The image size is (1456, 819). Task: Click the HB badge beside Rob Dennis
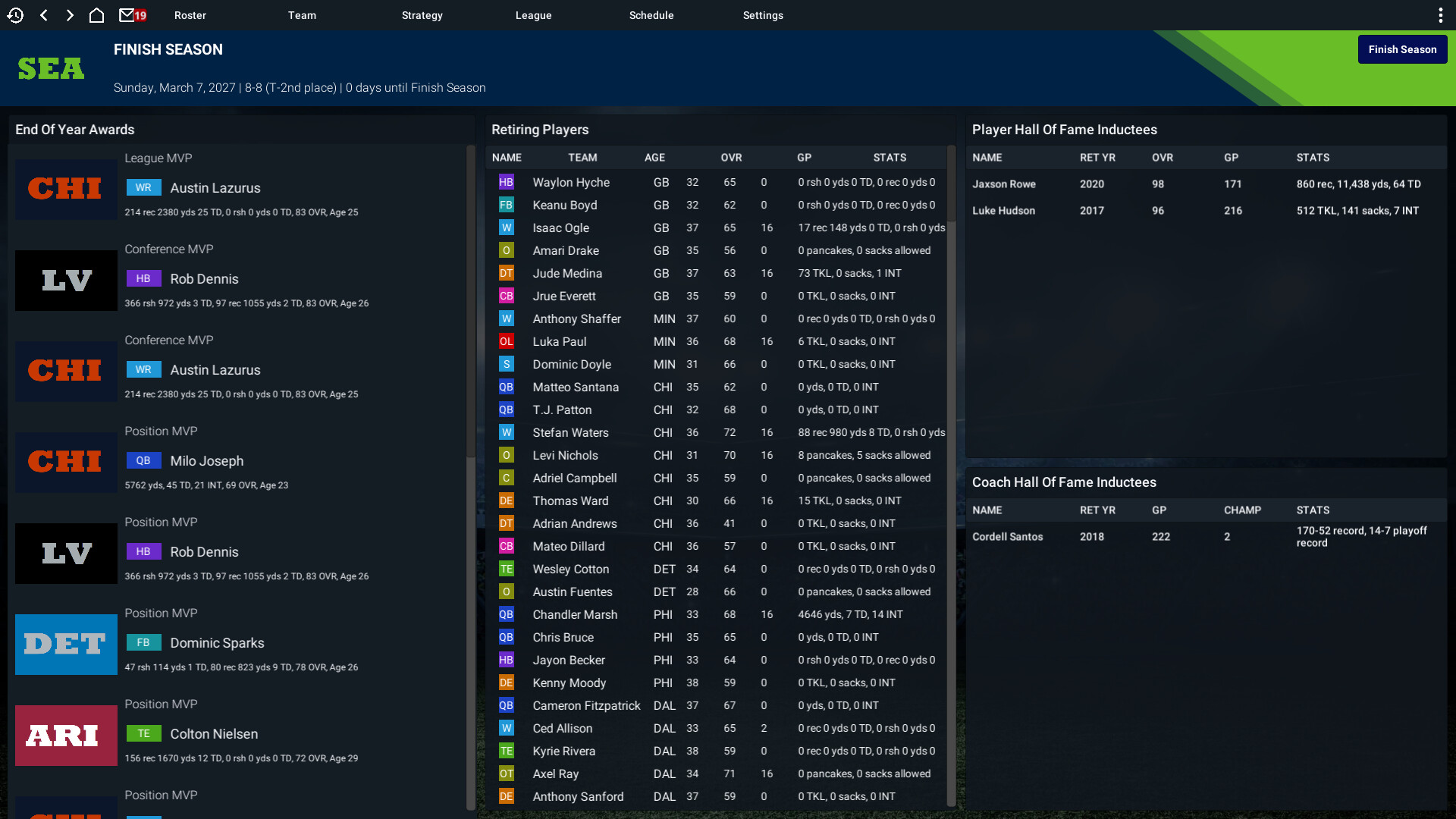(x=144, y=278)
